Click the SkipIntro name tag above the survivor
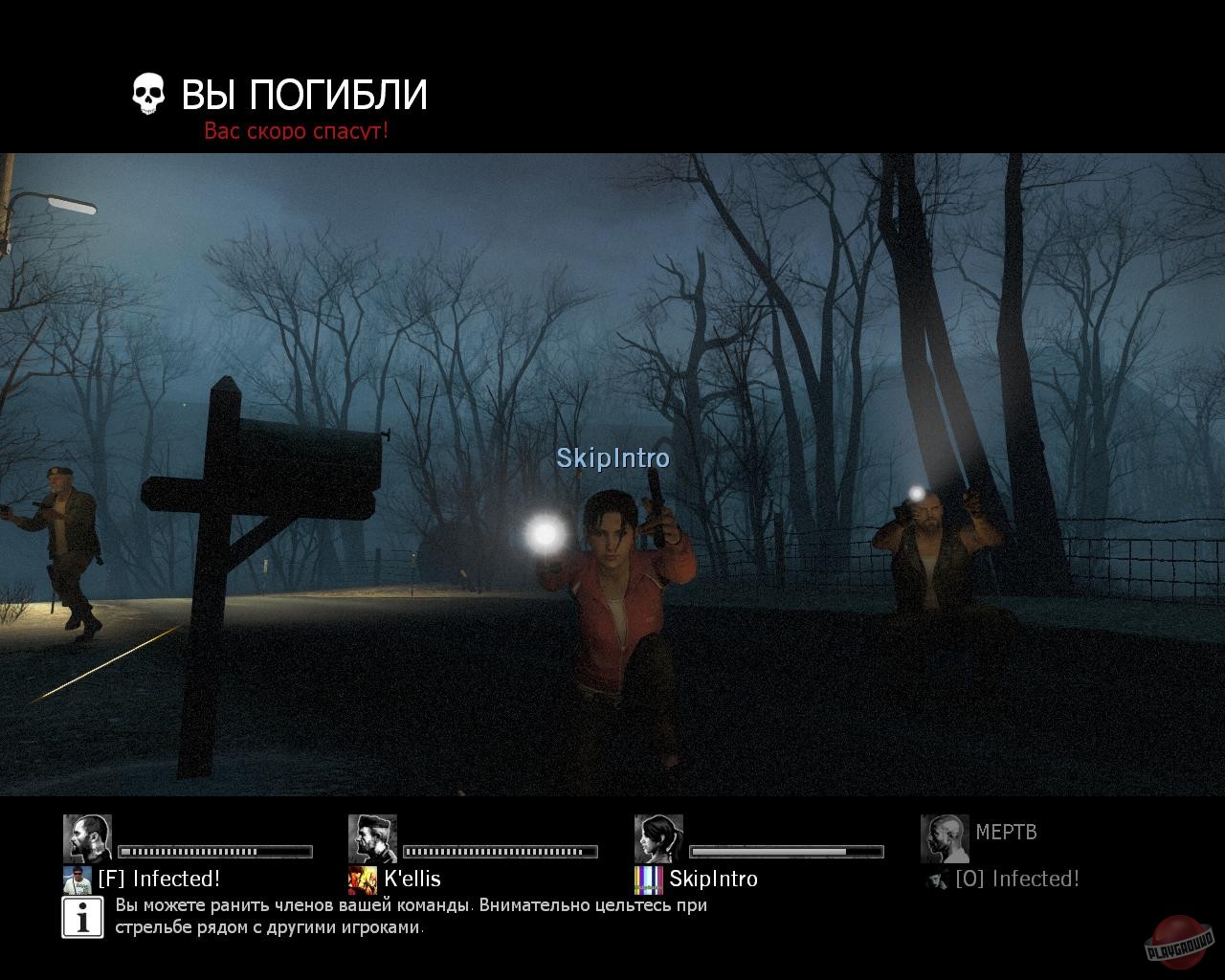Image resolution: width=1225 pixels, height=980 pixels. (613, 458)
